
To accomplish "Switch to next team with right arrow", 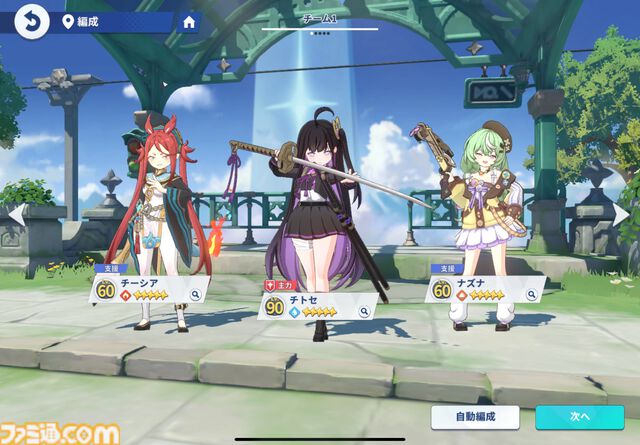I will (624, 213).
